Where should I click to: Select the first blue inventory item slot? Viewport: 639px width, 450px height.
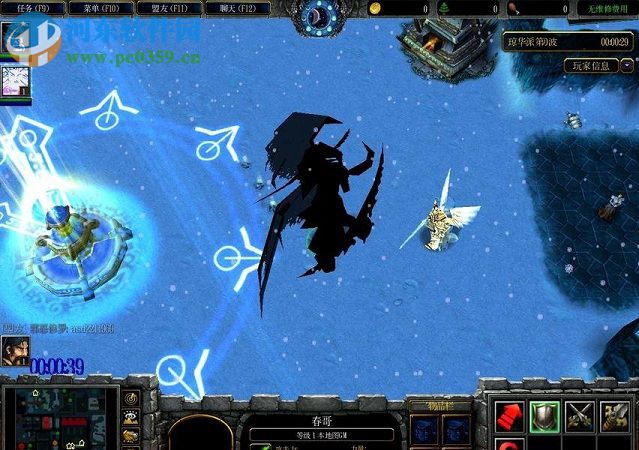pyautogui.click(x=424, y=429)
